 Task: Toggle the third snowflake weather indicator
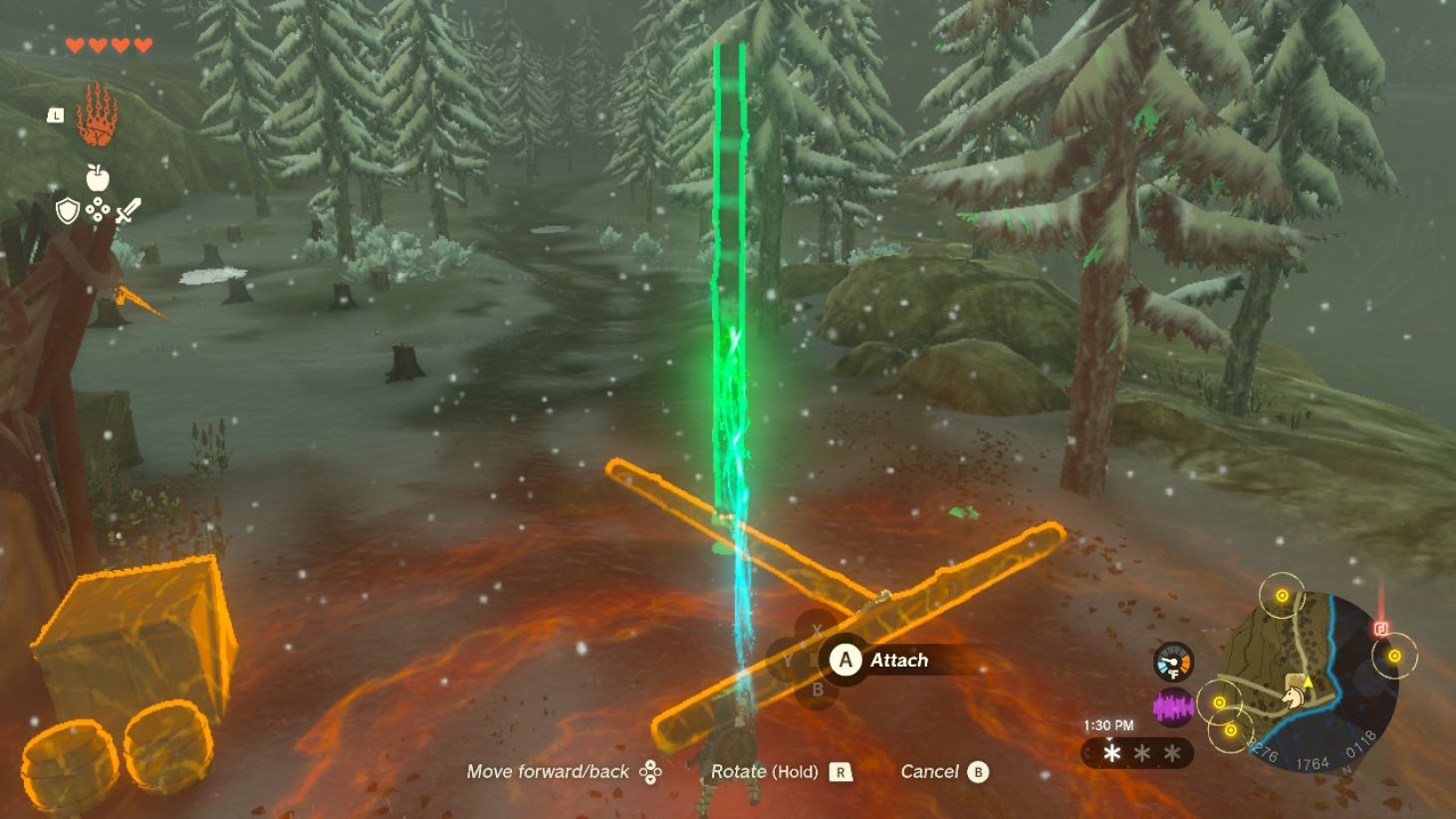click(1170, 753)
